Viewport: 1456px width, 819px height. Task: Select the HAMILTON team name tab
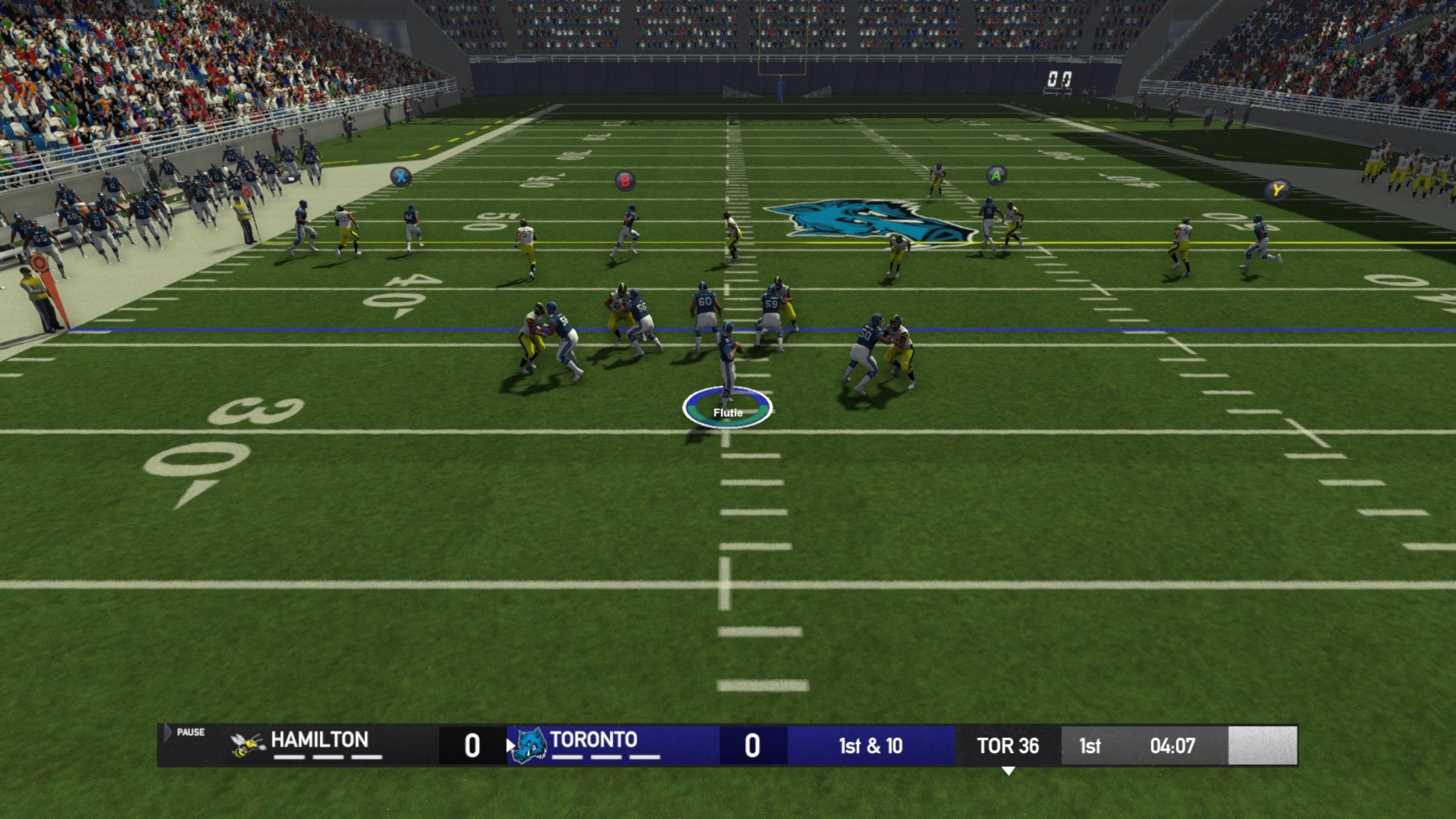321,740
